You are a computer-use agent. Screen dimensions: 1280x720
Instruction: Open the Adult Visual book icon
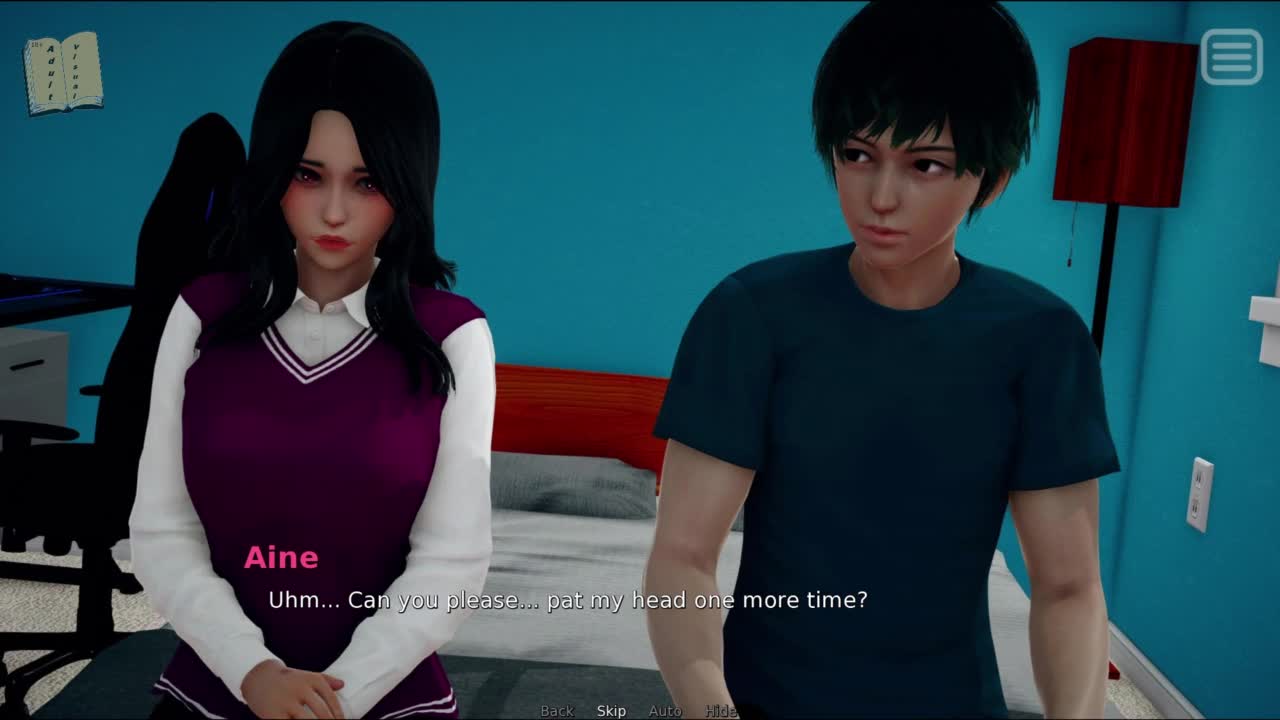63,73
